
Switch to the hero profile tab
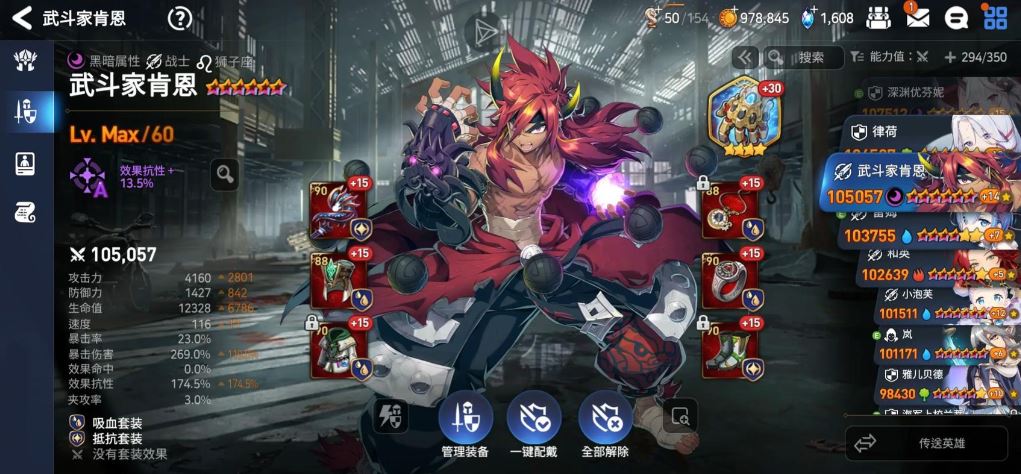[26, 164]
